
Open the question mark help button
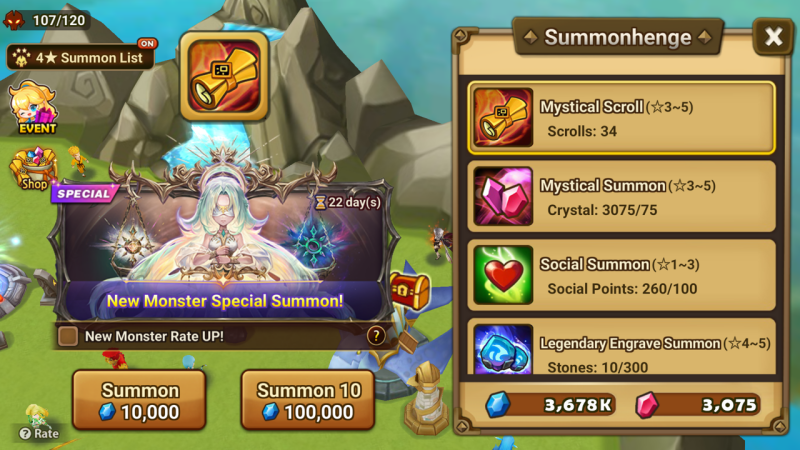[376, 336]
